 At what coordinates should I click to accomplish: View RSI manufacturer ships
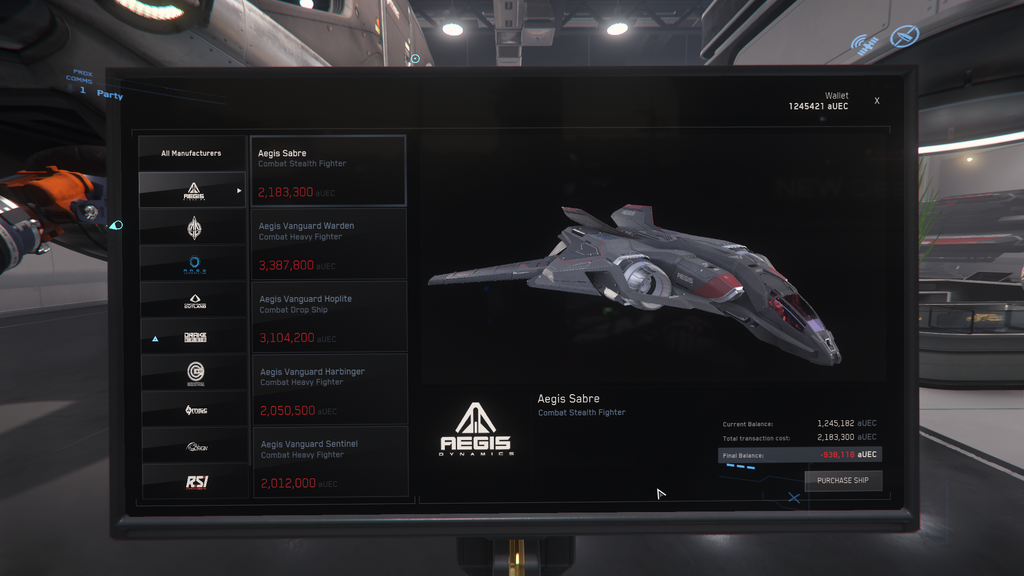[x=193, y=482]
